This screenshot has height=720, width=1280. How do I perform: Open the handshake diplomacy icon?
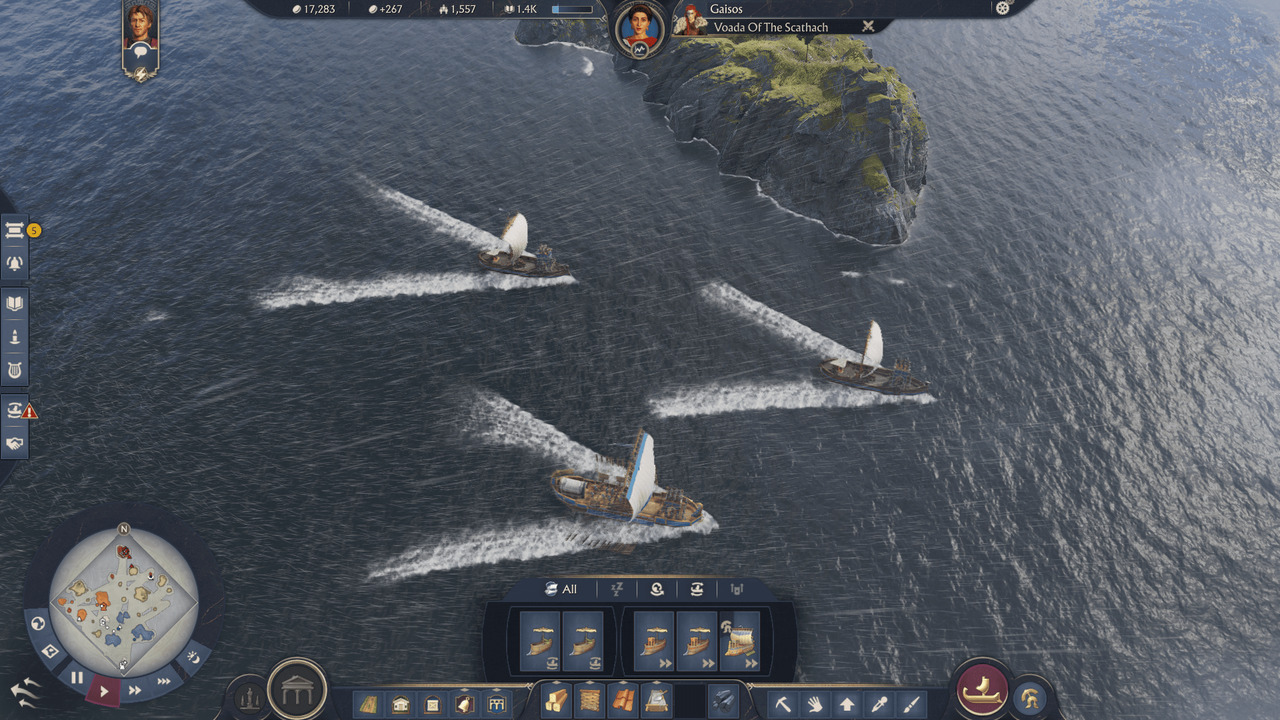tap(15, 443)
